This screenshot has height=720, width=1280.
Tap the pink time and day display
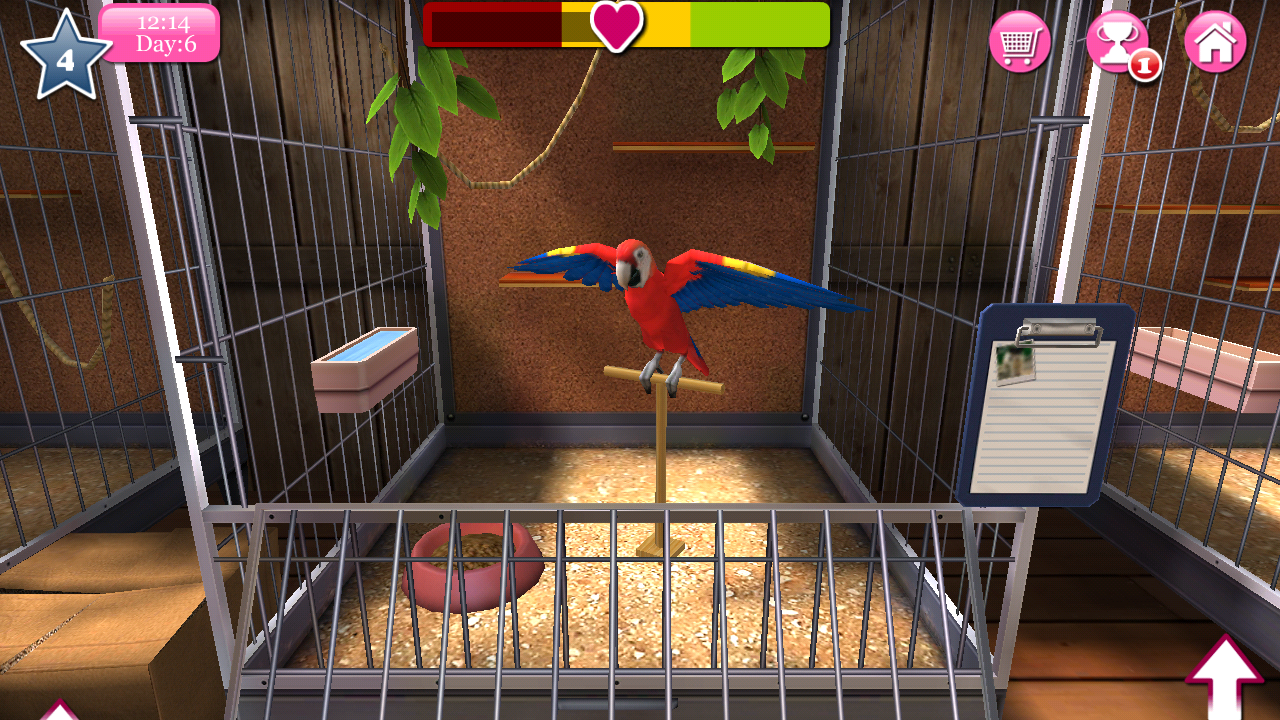160,33
